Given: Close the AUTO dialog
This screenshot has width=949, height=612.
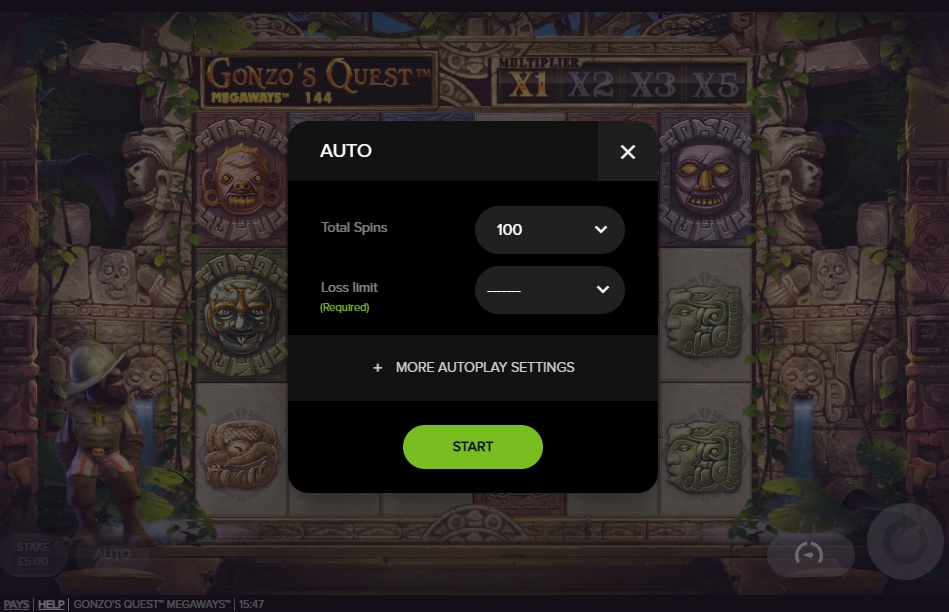Looking at the screenshot, I should pyautogui.click(x=627, y=152).
